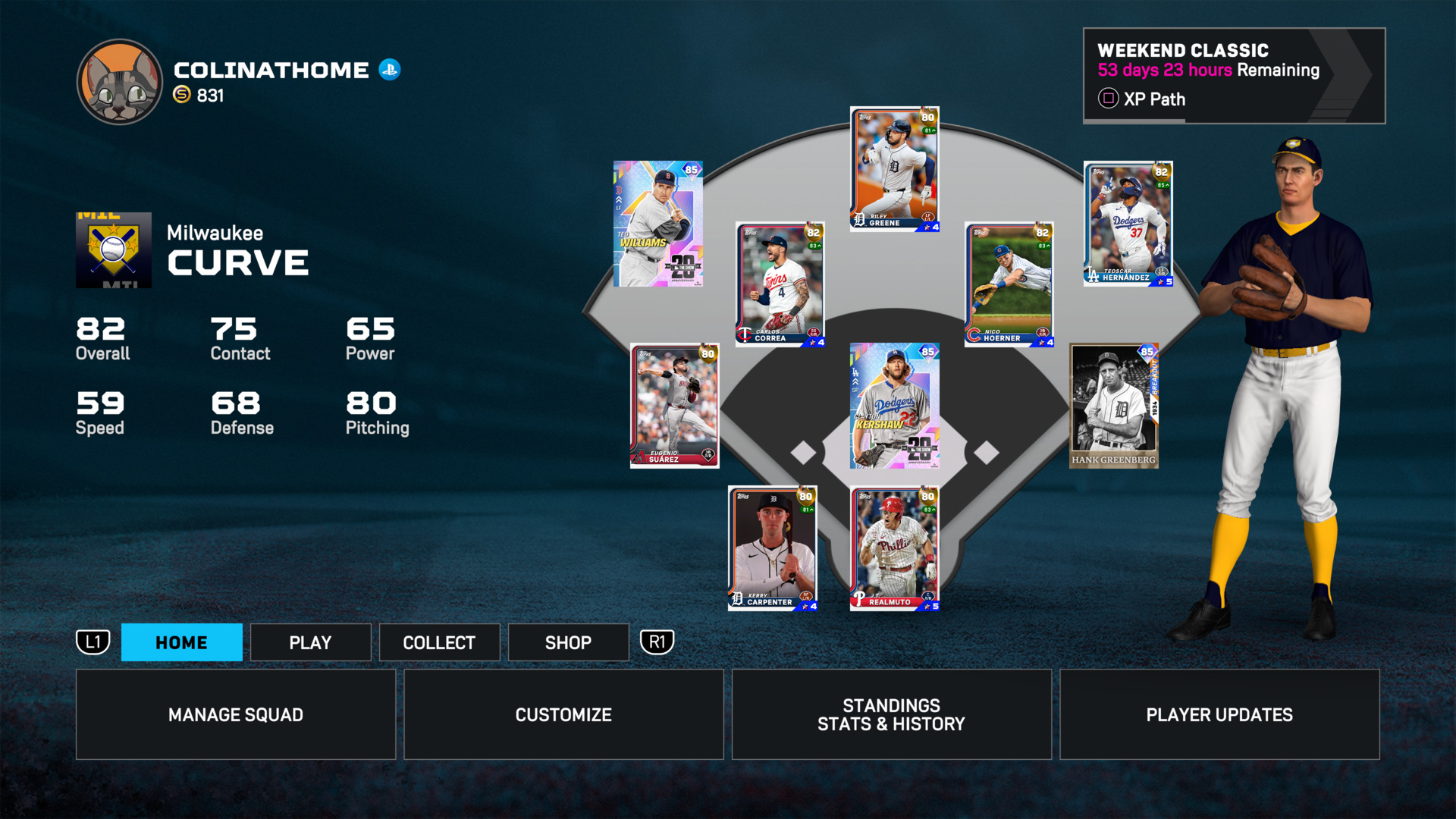Choose the Carlos Correa card
This screenshot has width=1456, height=819.
click(x=780, y=284)
